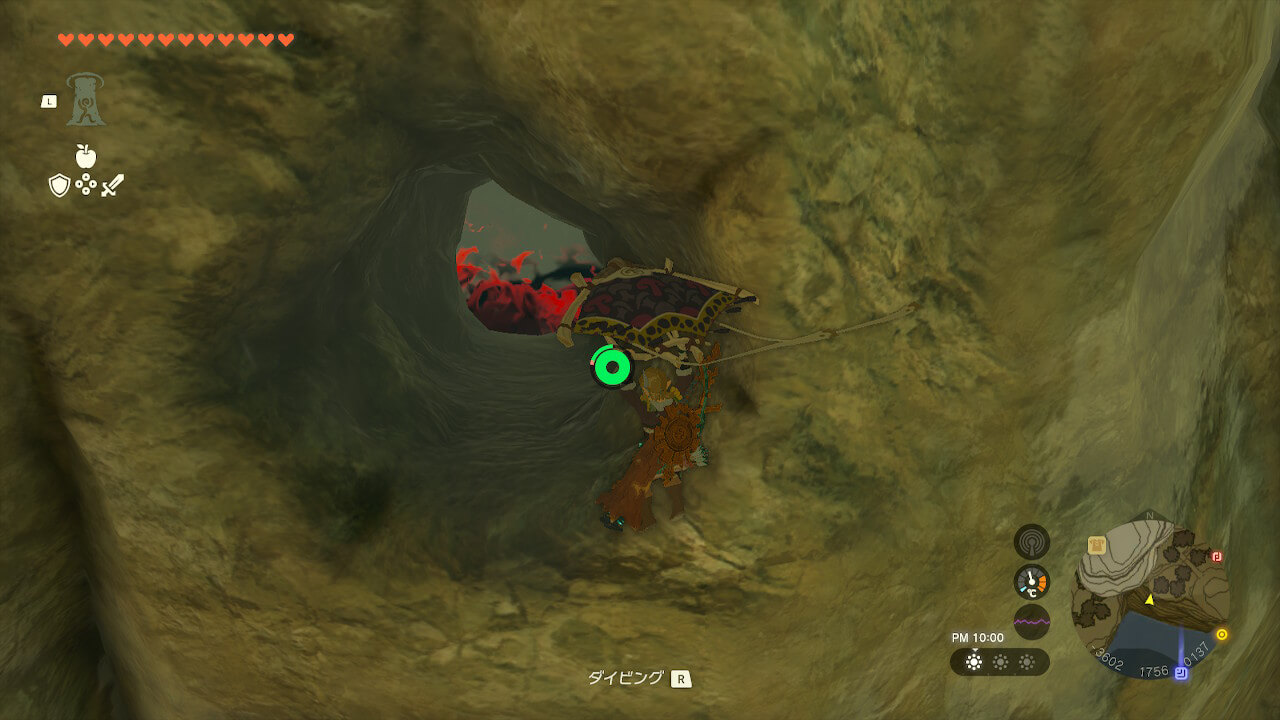The width and height of the screenshot is (1280, 720).
Task: Open the shield quick-select icon
Action: coord(59,185)
